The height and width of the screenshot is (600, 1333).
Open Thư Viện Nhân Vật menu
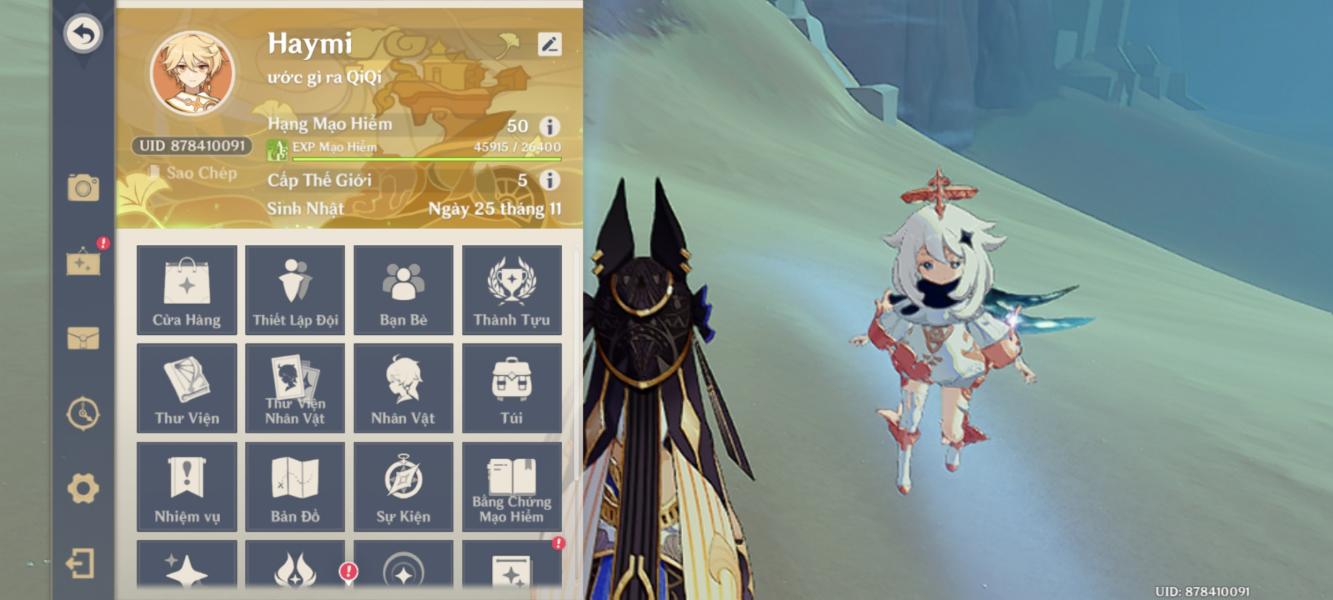tap(295, 388)
